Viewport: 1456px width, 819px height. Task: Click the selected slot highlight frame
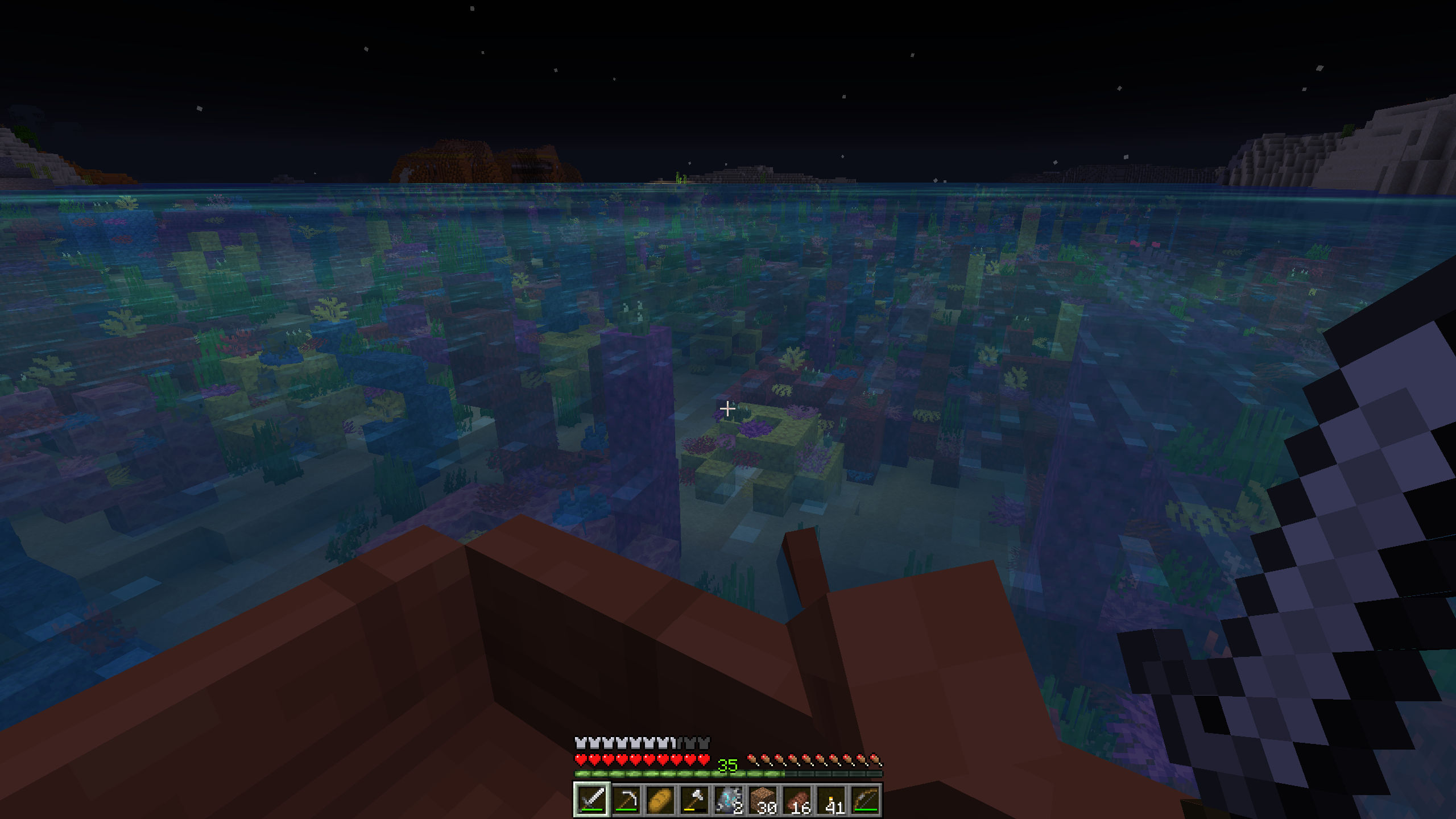(x=591, y=785)
